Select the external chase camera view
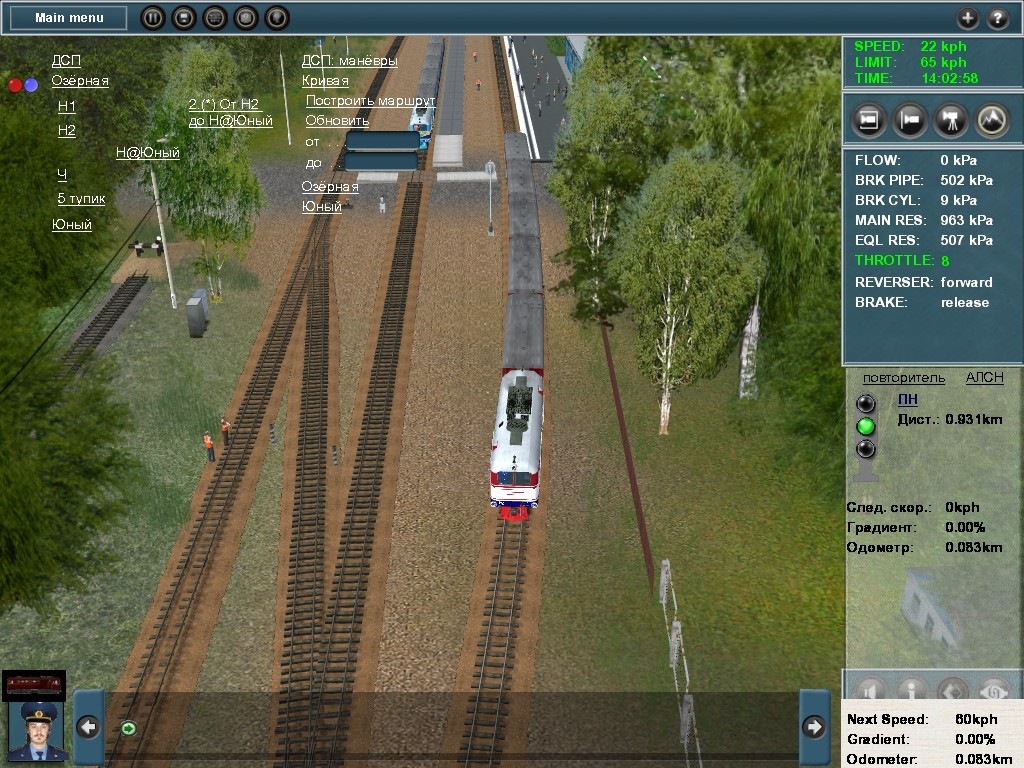 [910, 120]
